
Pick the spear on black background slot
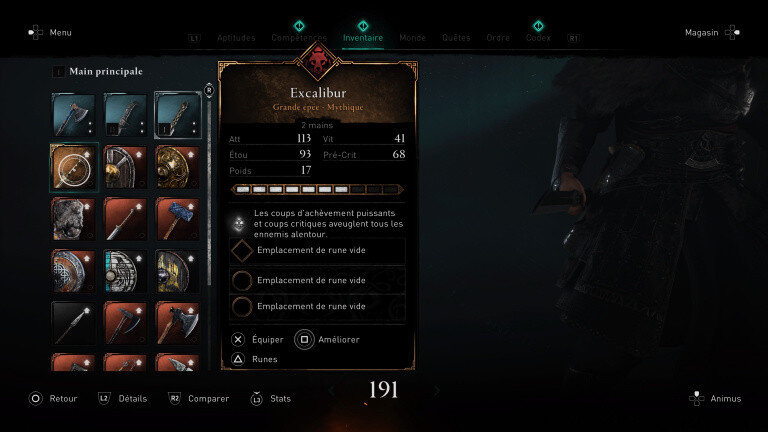(74, 323)
